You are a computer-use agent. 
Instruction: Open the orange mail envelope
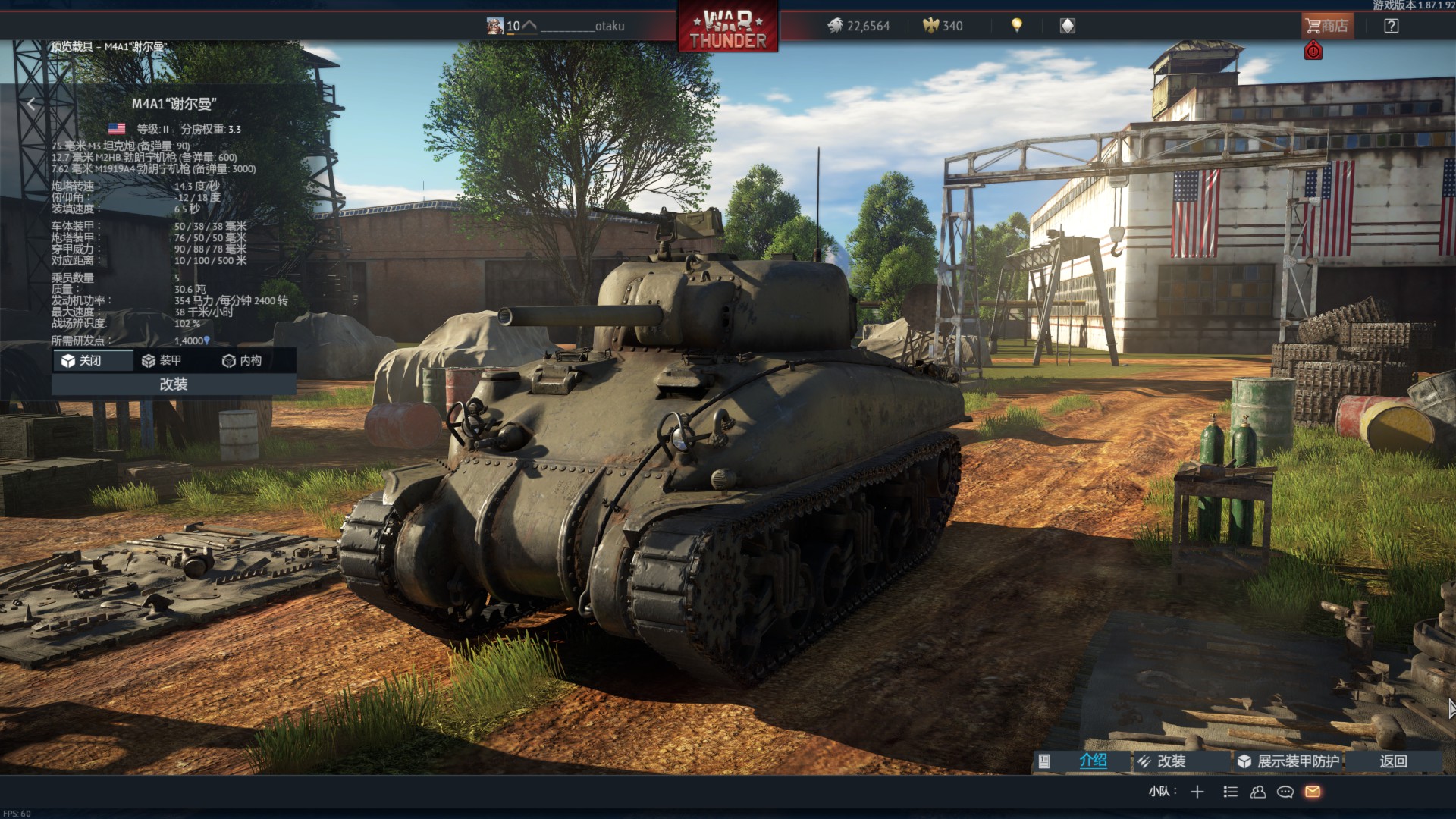tap(1313, 792)
